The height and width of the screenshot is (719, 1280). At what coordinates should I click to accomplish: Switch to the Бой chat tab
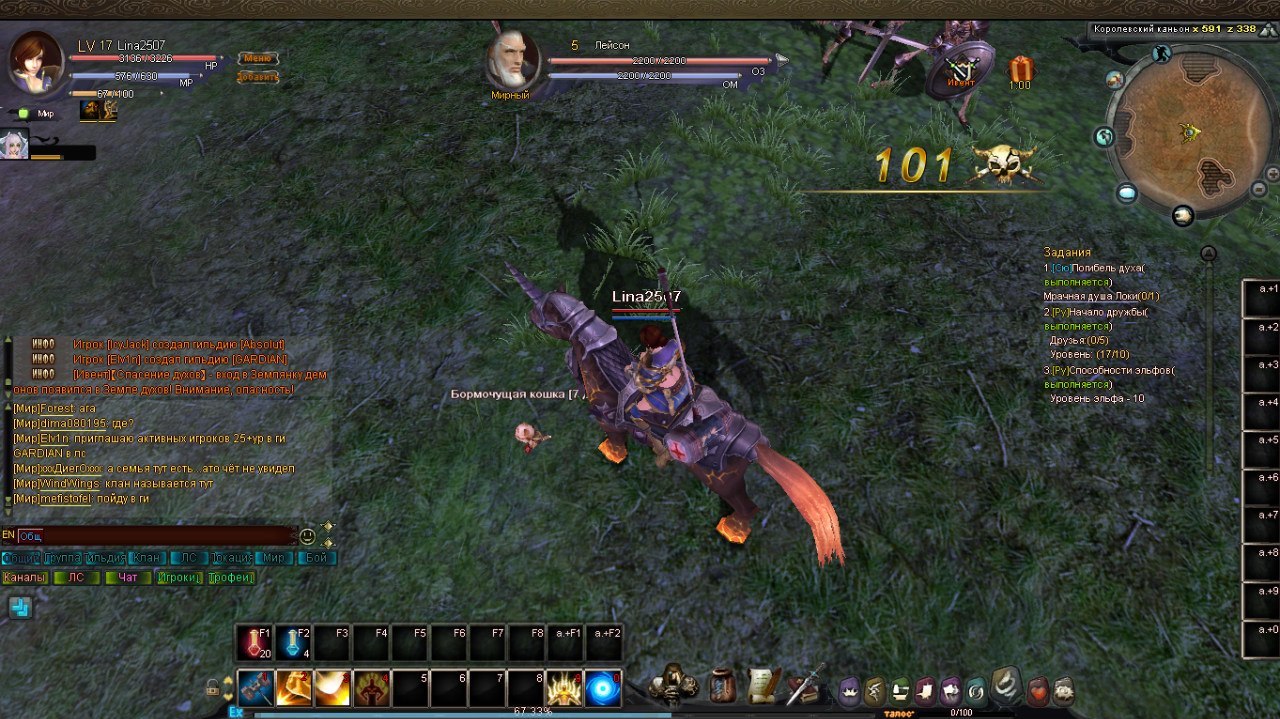[x=316, y=558]
